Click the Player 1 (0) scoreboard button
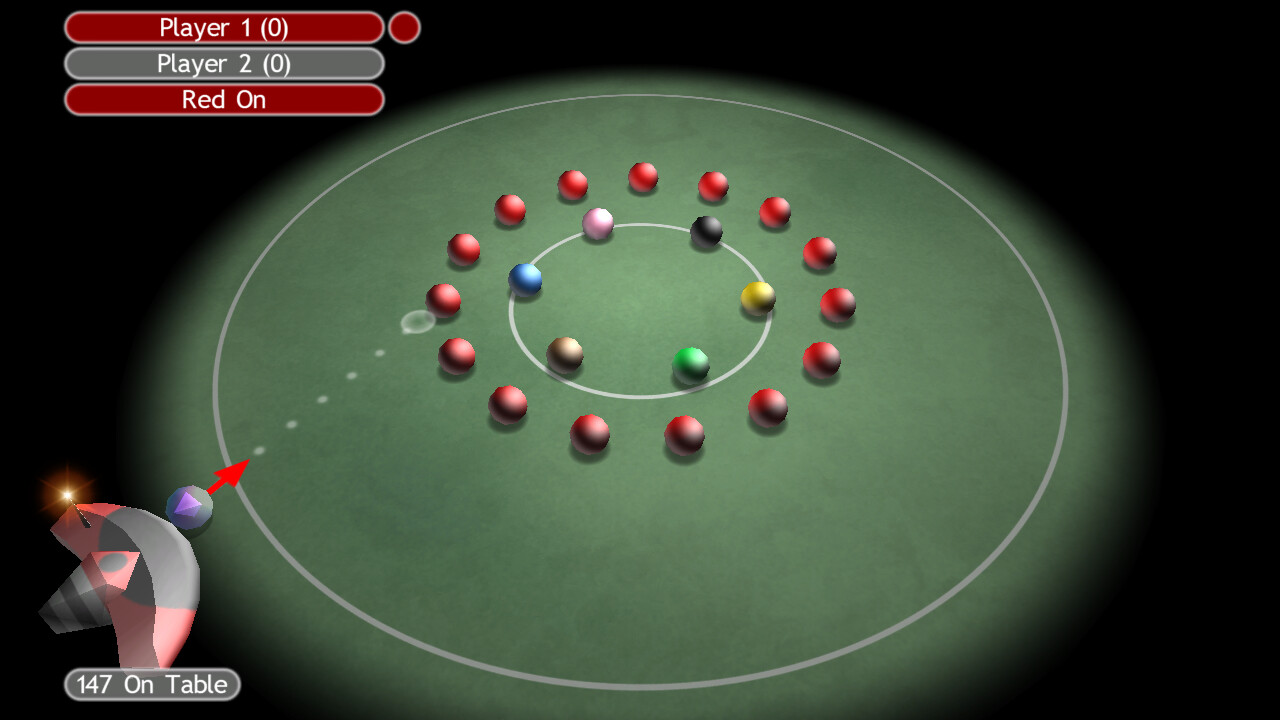Image resolution: width=1280 pixels, height=720 pixels. [x=223, y=27]
